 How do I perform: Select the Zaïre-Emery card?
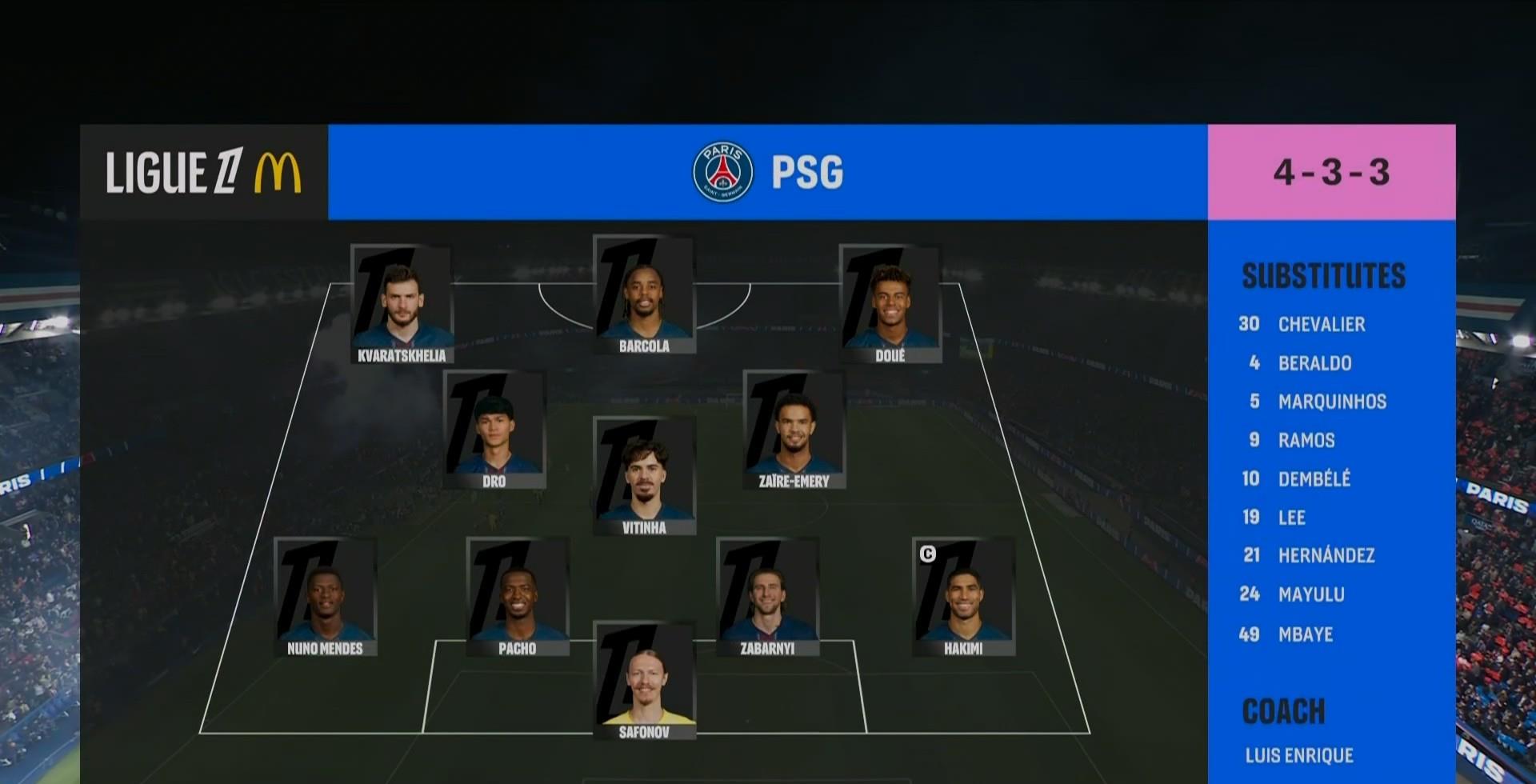(794, 430)
